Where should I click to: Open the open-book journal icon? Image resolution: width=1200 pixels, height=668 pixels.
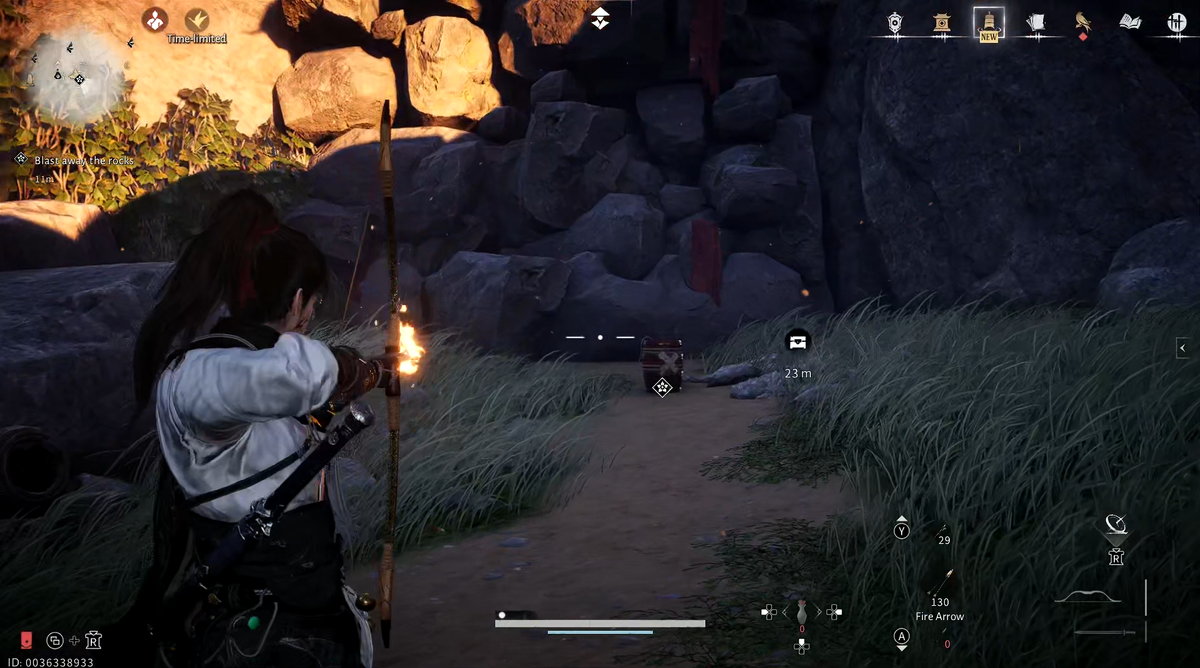pos(1130,22)
